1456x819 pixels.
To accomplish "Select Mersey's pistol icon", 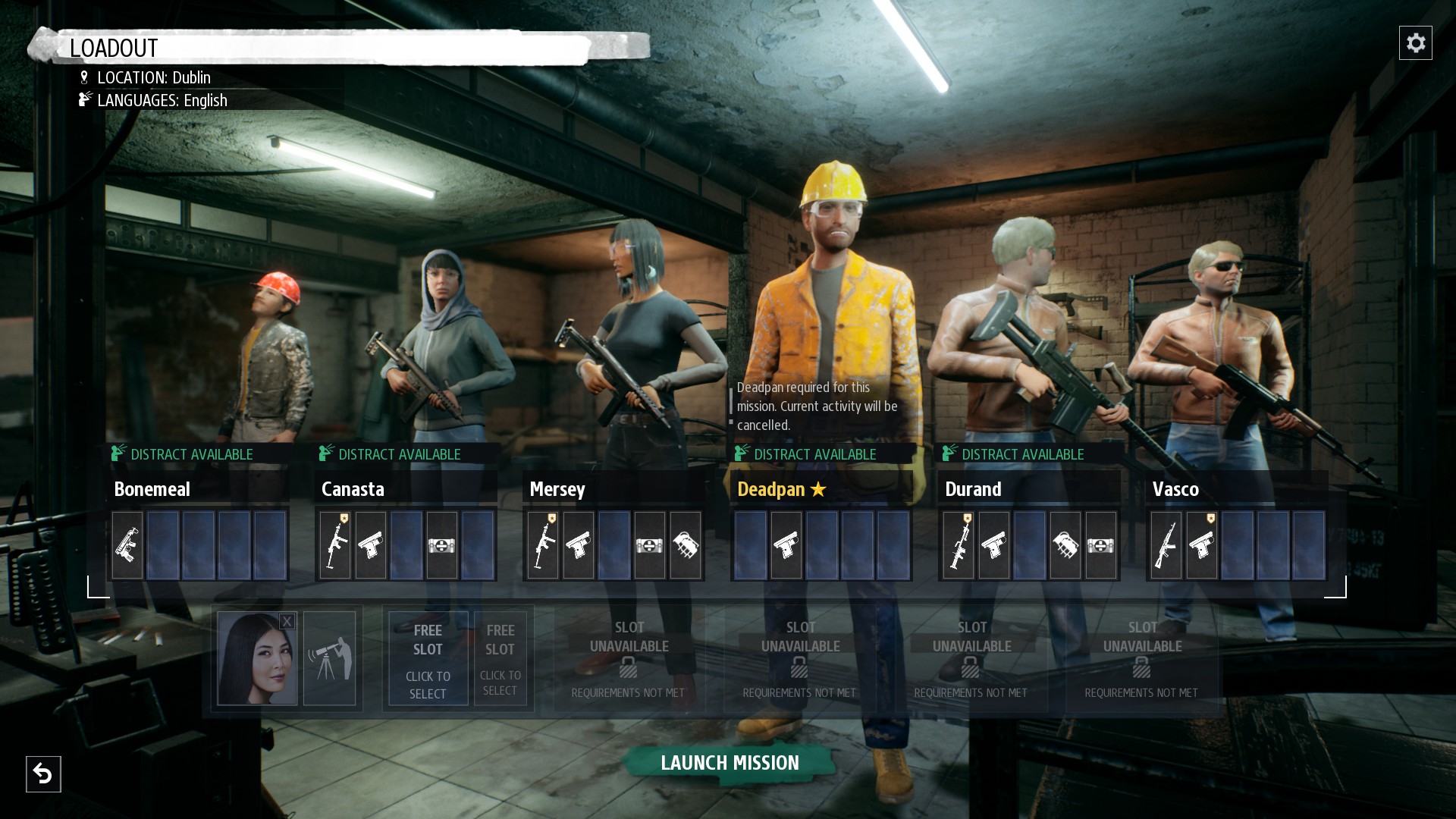I will pyautogui.click(x=579, y=544).
